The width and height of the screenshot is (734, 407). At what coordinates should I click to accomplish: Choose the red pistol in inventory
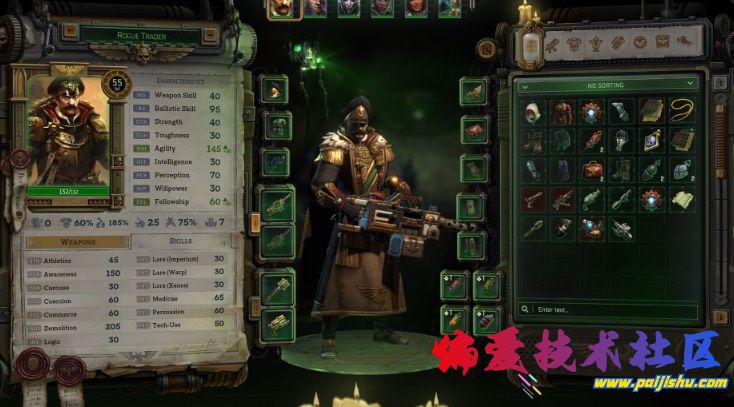532,199
